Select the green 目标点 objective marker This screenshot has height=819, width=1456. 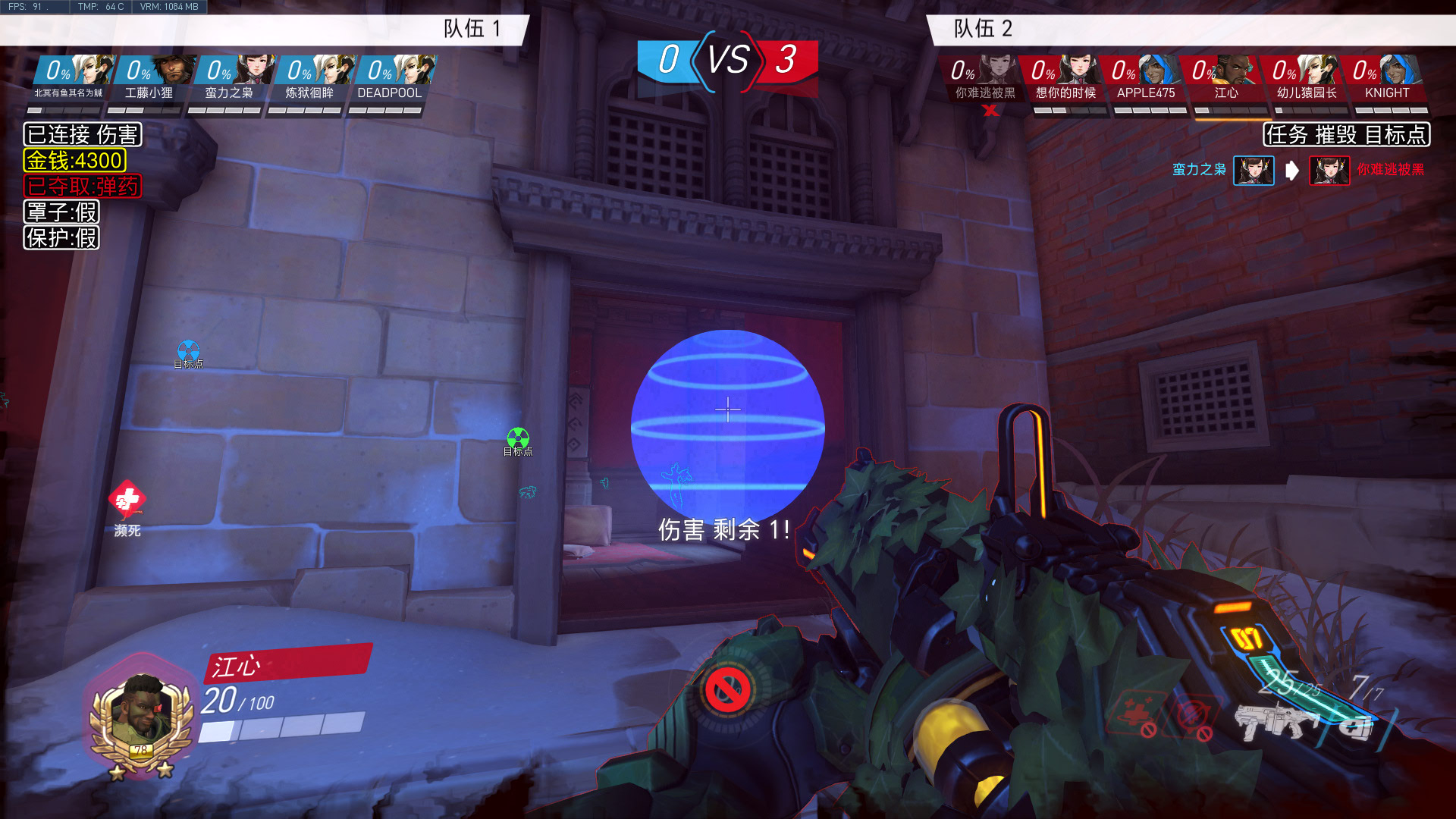[x=518, y=439]
